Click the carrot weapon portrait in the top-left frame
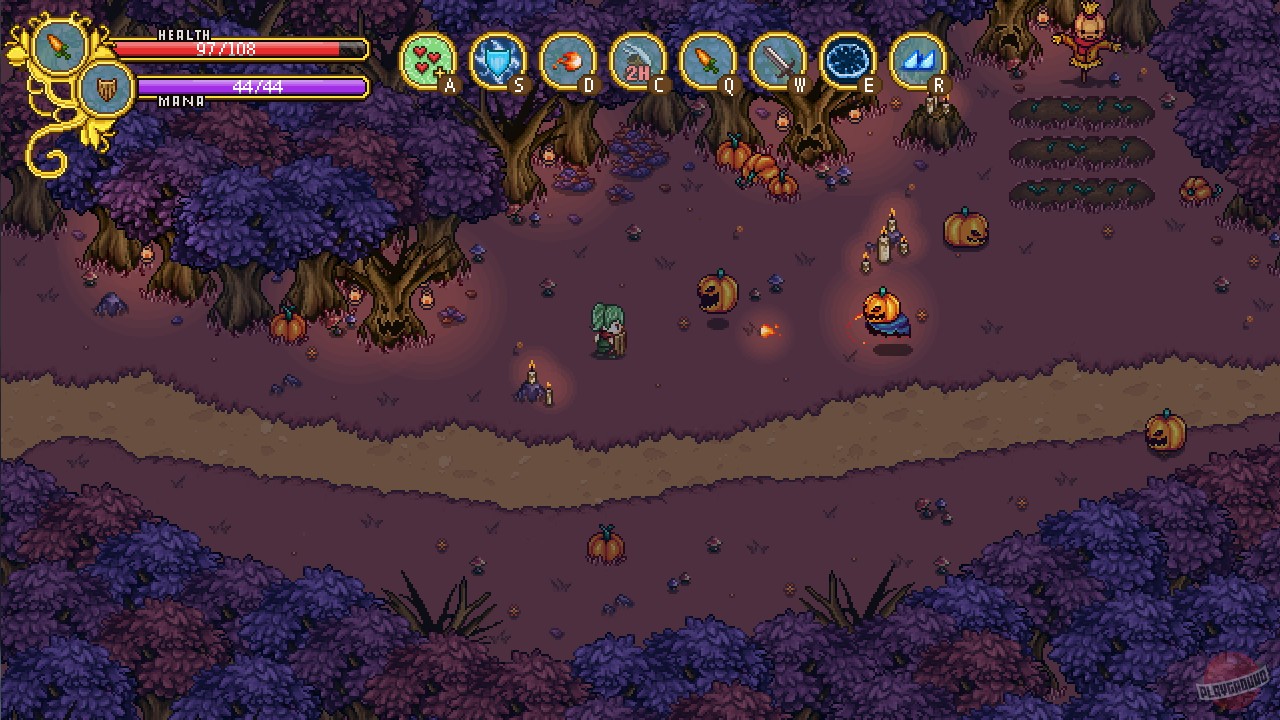The width and height of the screenshot is (1280, 720). tap(60, 48)
